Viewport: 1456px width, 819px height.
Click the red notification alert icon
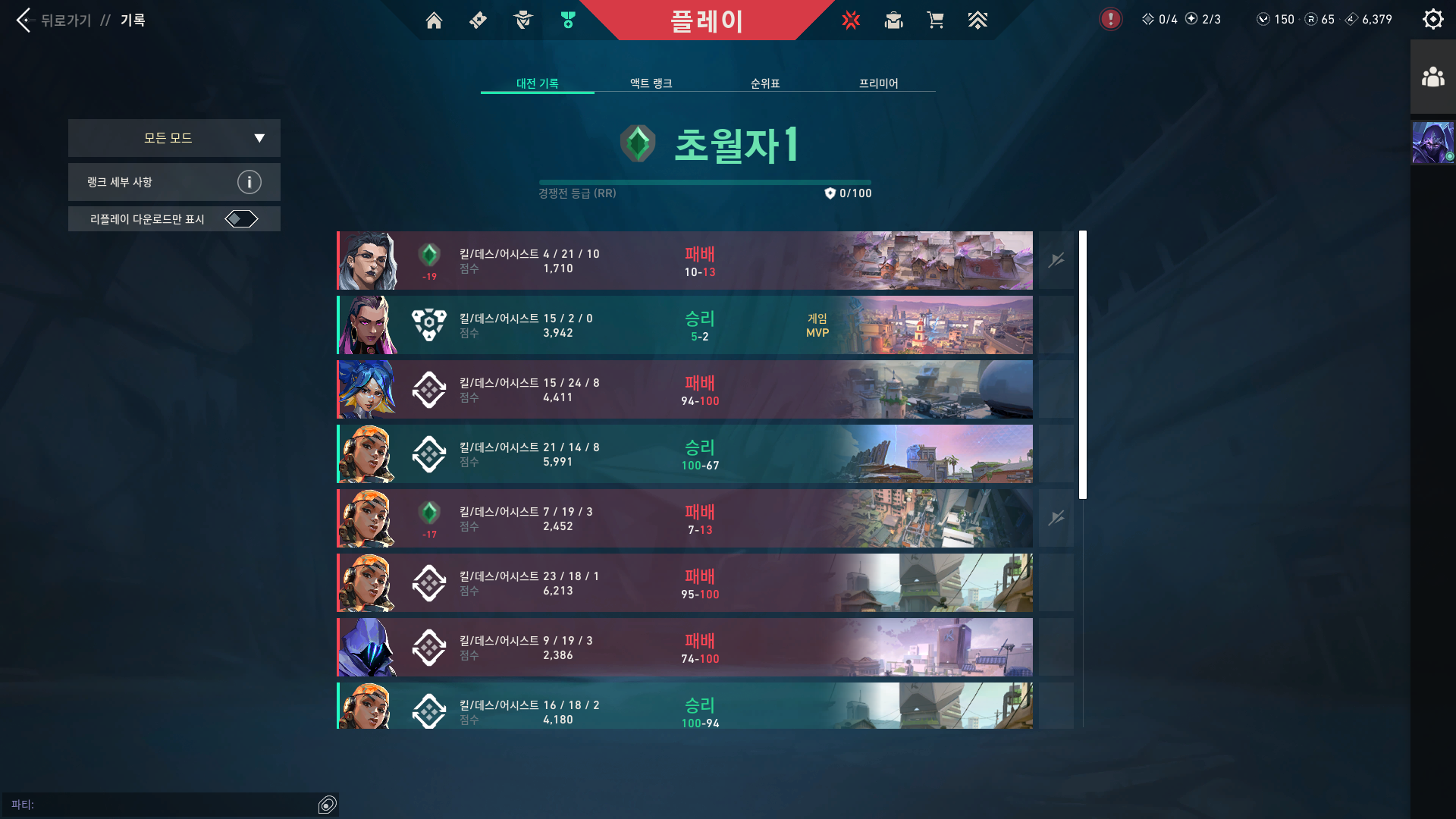1110,19
